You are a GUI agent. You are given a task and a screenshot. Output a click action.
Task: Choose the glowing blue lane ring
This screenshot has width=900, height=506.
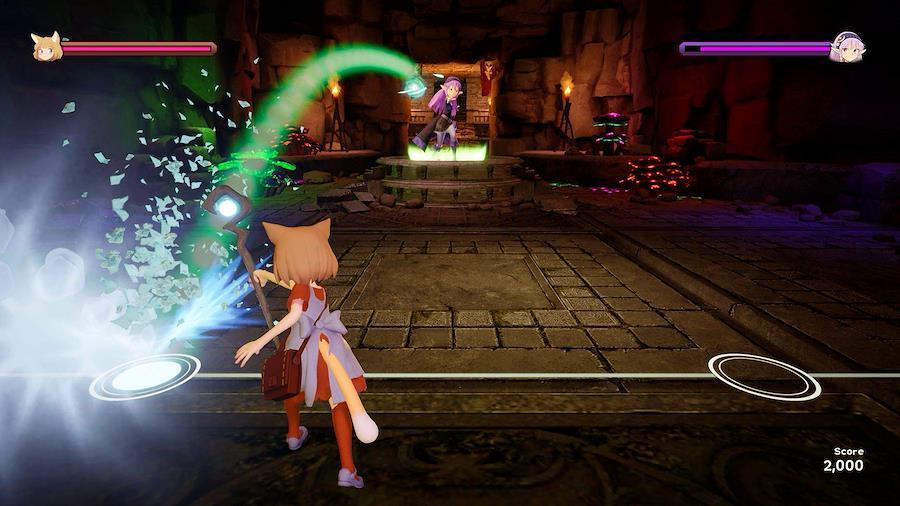(x=145, y=376)
